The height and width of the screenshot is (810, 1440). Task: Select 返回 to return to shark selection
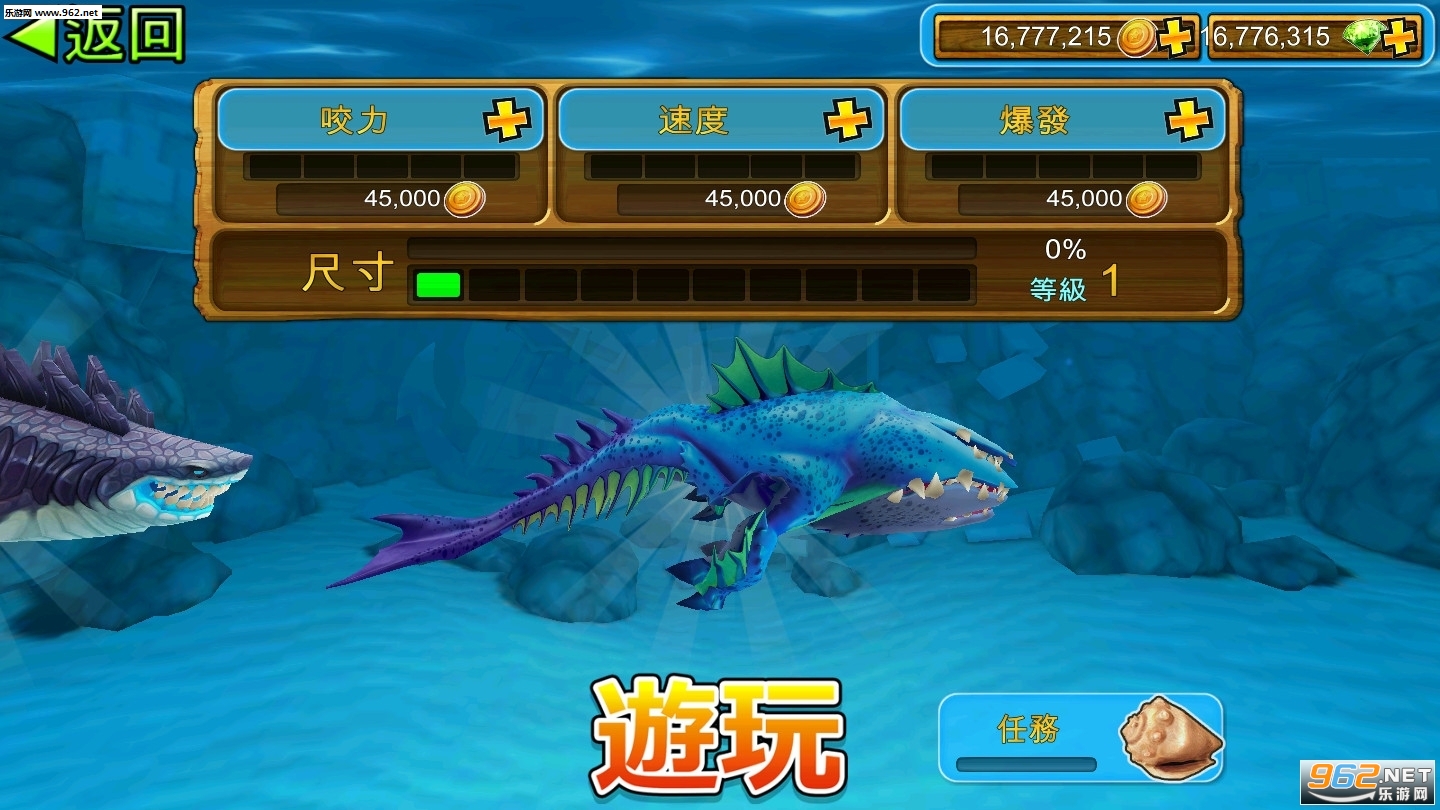point(97,36)
